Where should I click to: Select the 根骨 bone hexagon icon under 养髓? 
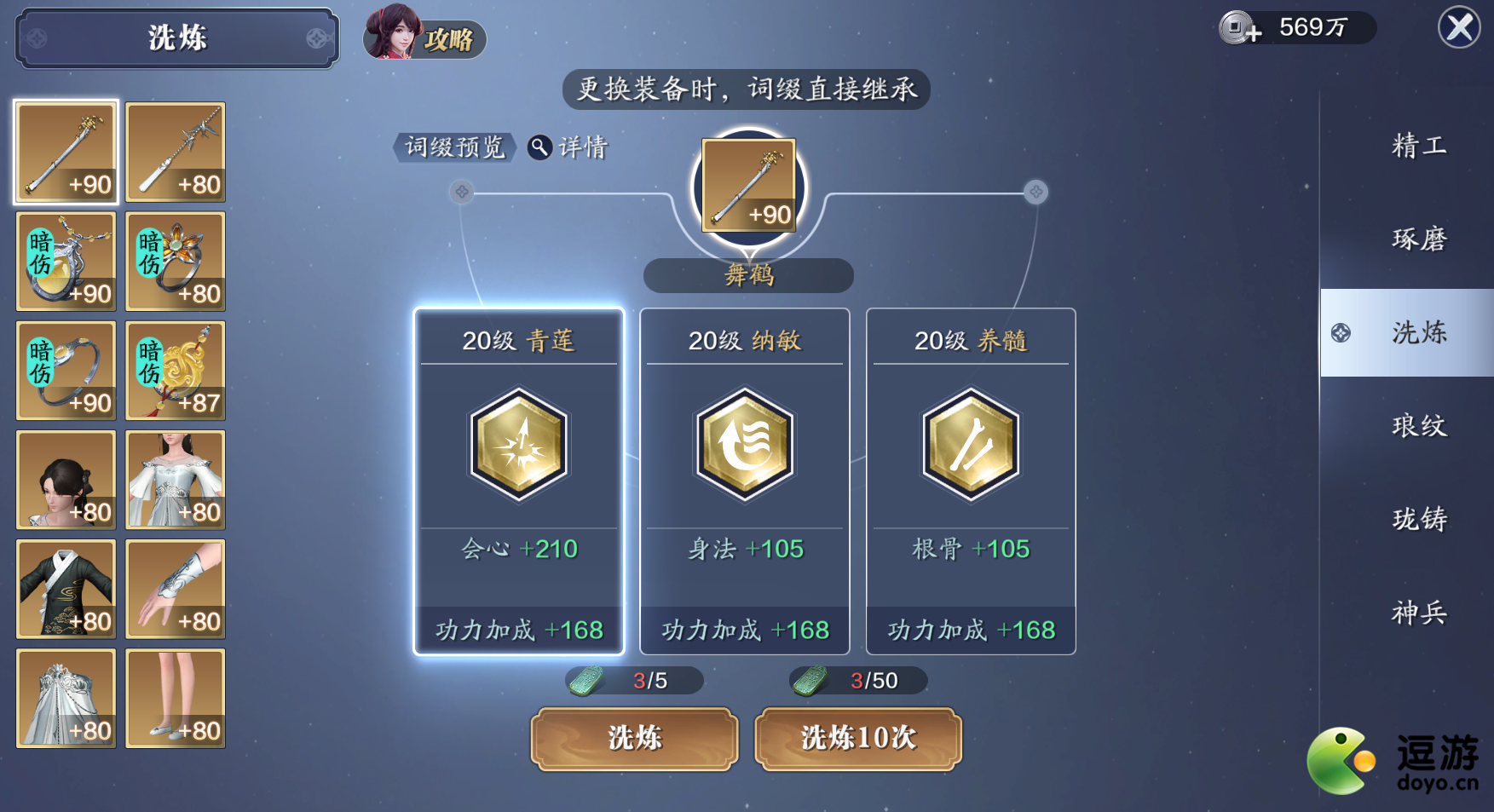pos(970,444)
